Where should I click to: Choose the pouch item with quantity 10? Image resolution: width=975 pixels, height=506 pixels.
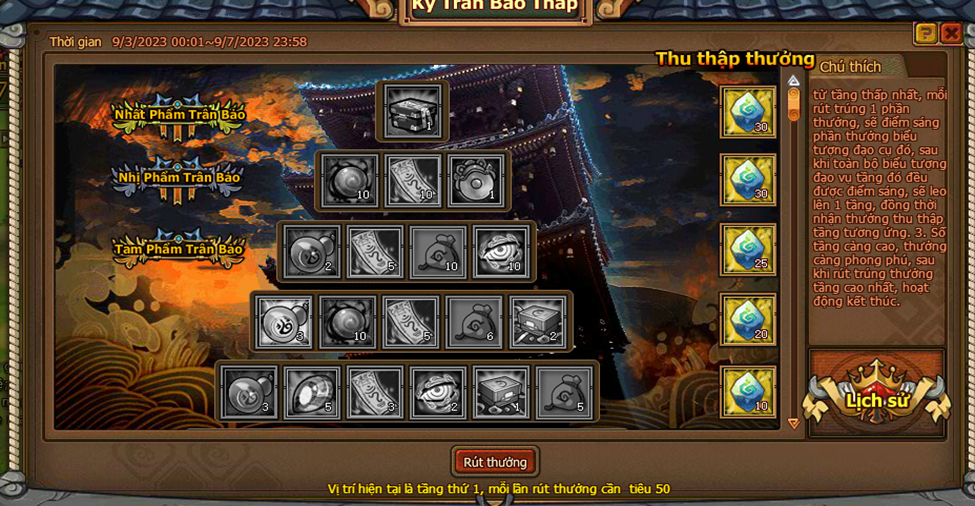click(438, 252)
